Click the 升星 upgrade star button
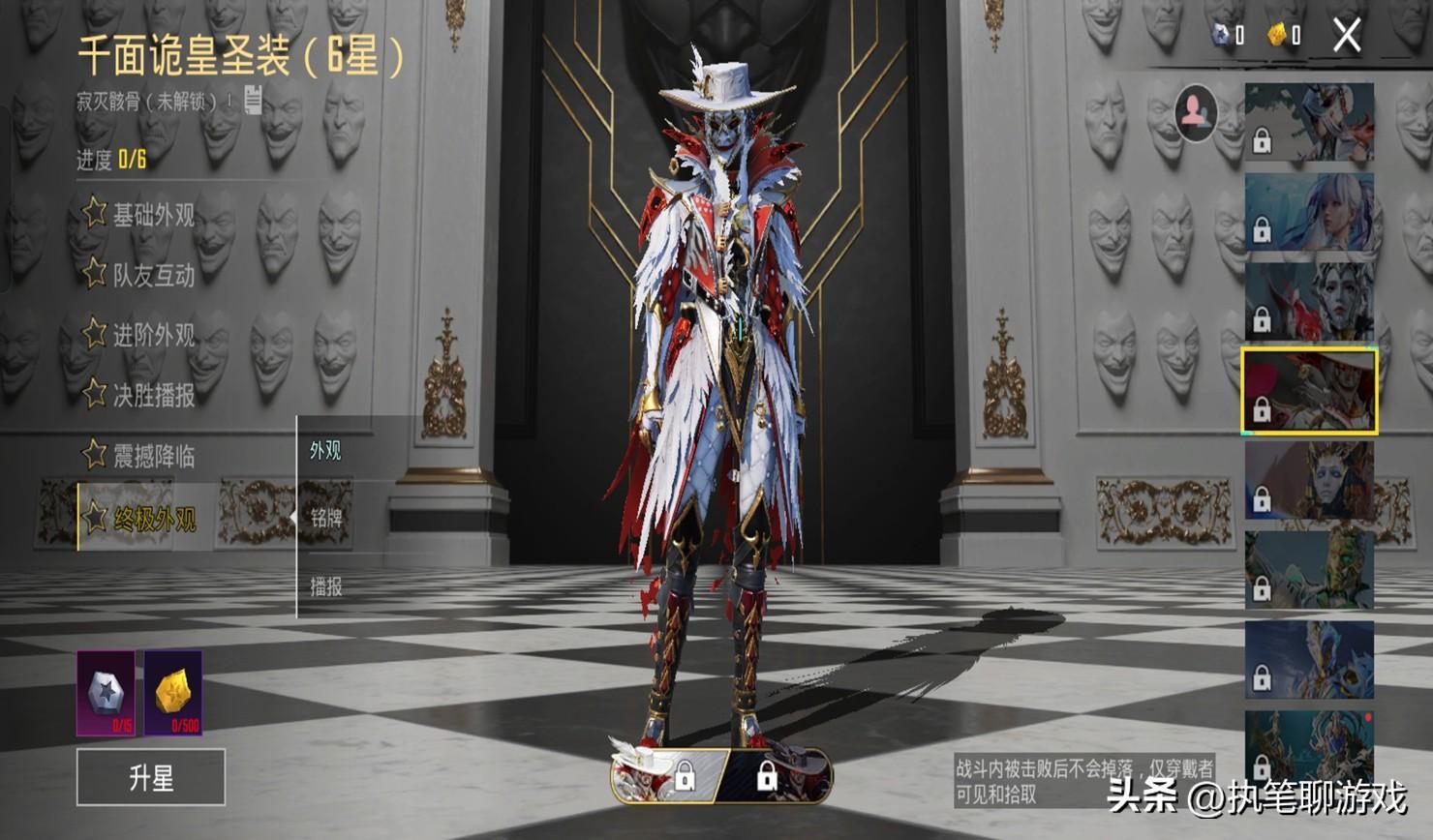This screenshot has height=840, width=1433. pos(151,777)
